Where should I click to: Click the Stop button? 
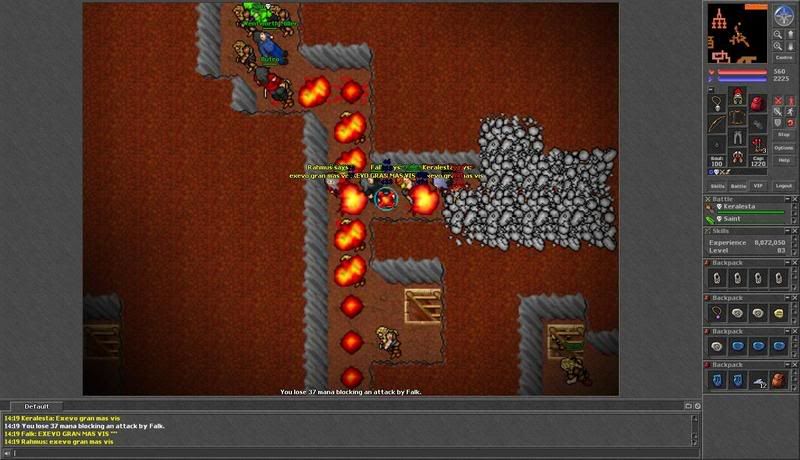pos(784,133)
